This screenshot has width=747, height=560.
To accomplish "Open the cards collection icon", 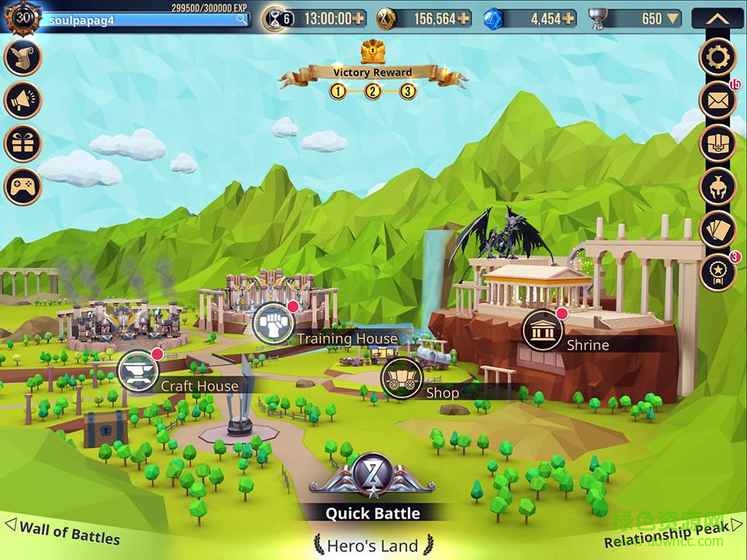I will (717, 229).
